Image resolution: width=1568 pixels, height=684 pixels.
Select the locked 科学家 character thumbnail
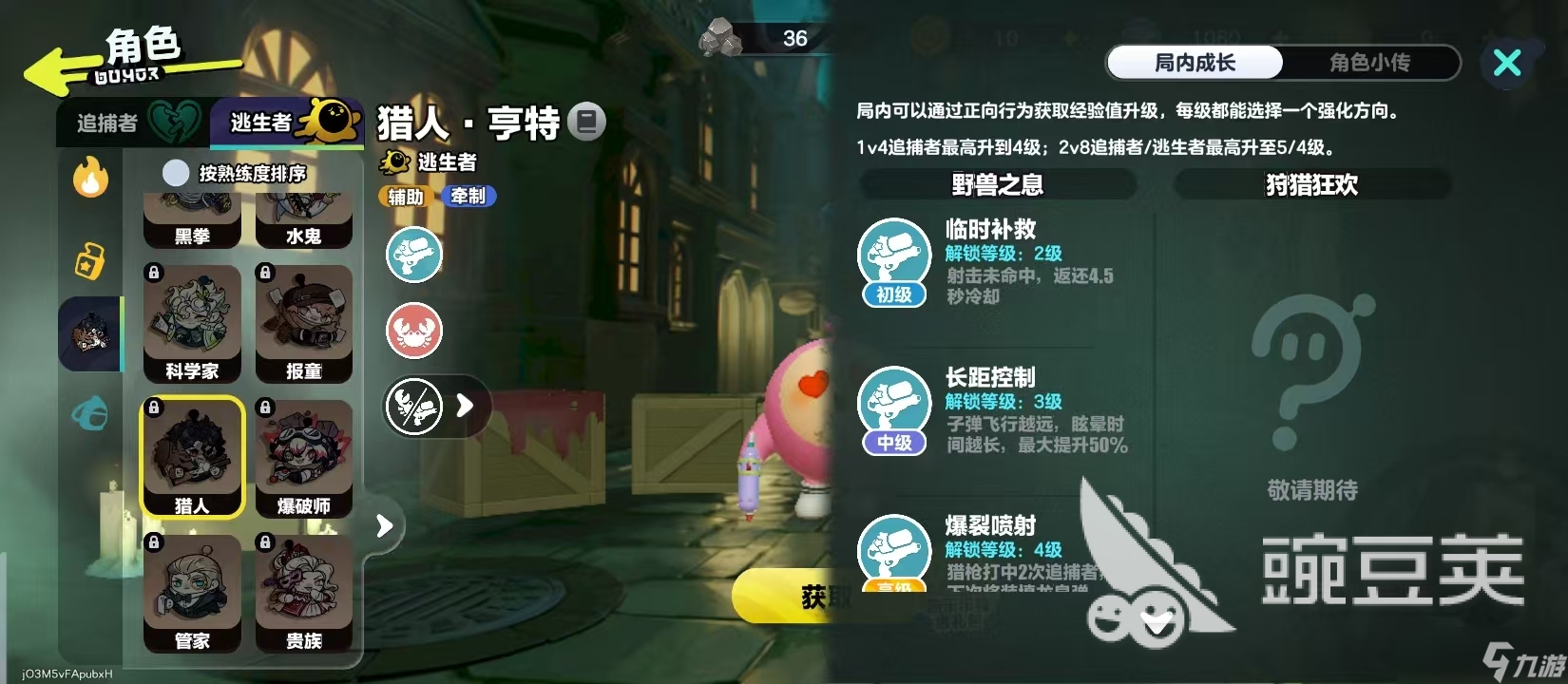point(193,323)
